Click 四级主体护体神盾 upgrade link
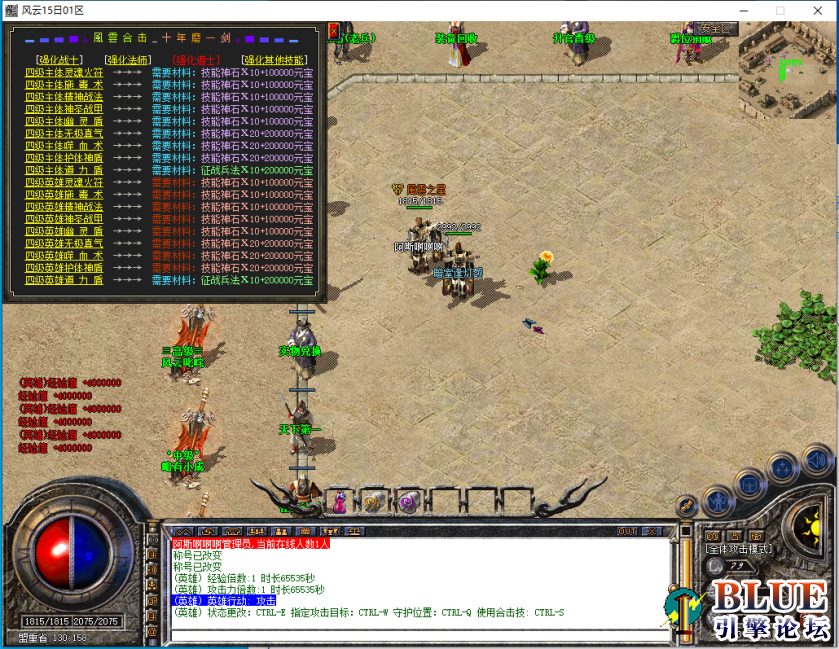The height and width of the screenshot is (649, 839). (x=64, y=158)
